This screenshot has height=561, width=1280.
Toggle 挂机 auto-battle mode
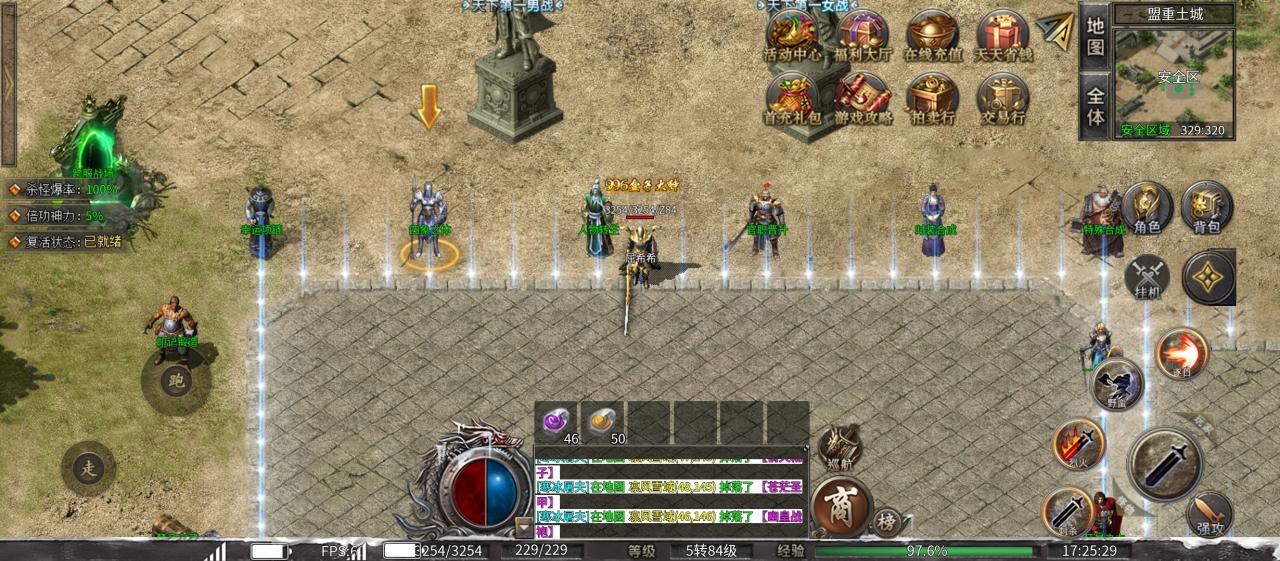click(1147, 277)
